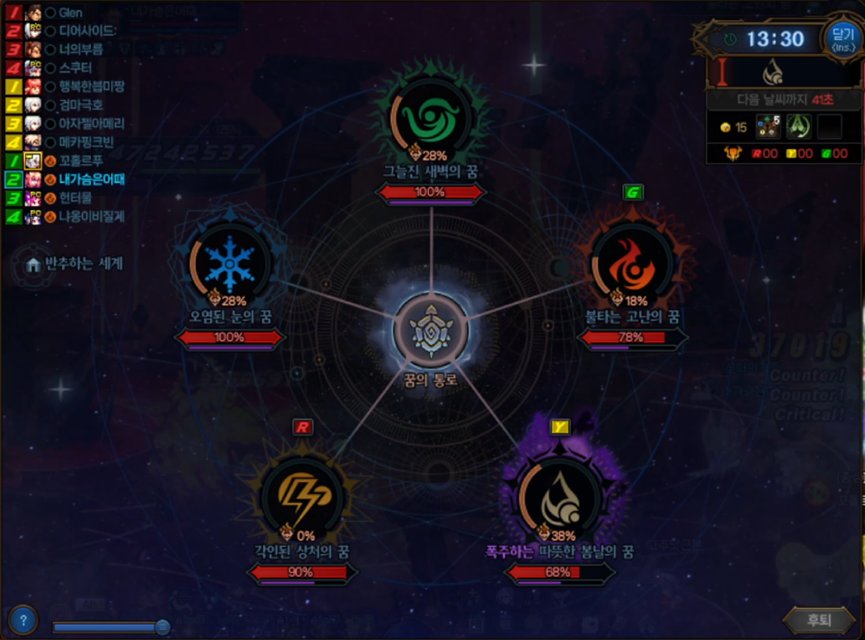Click the 후퇴 retreat button

point(818,620)
